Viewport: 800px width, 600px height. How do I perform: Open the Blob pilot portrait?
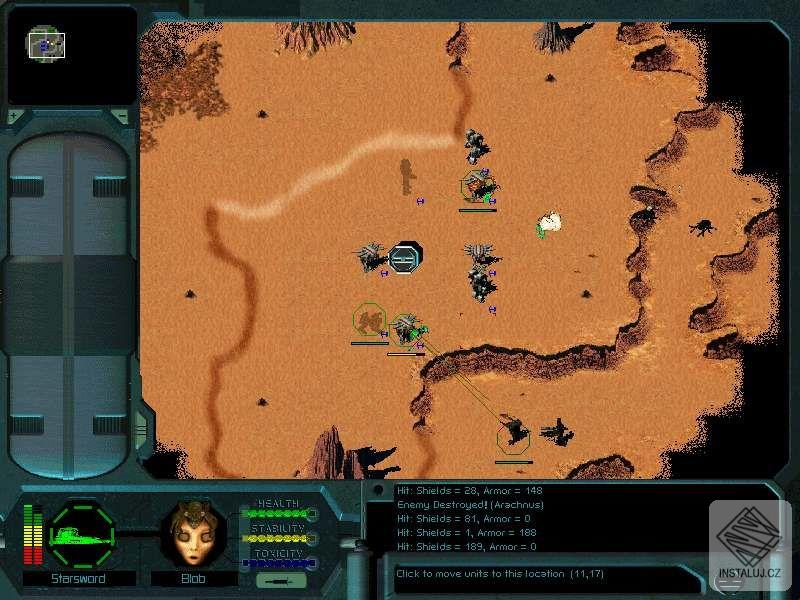(193, 537)
